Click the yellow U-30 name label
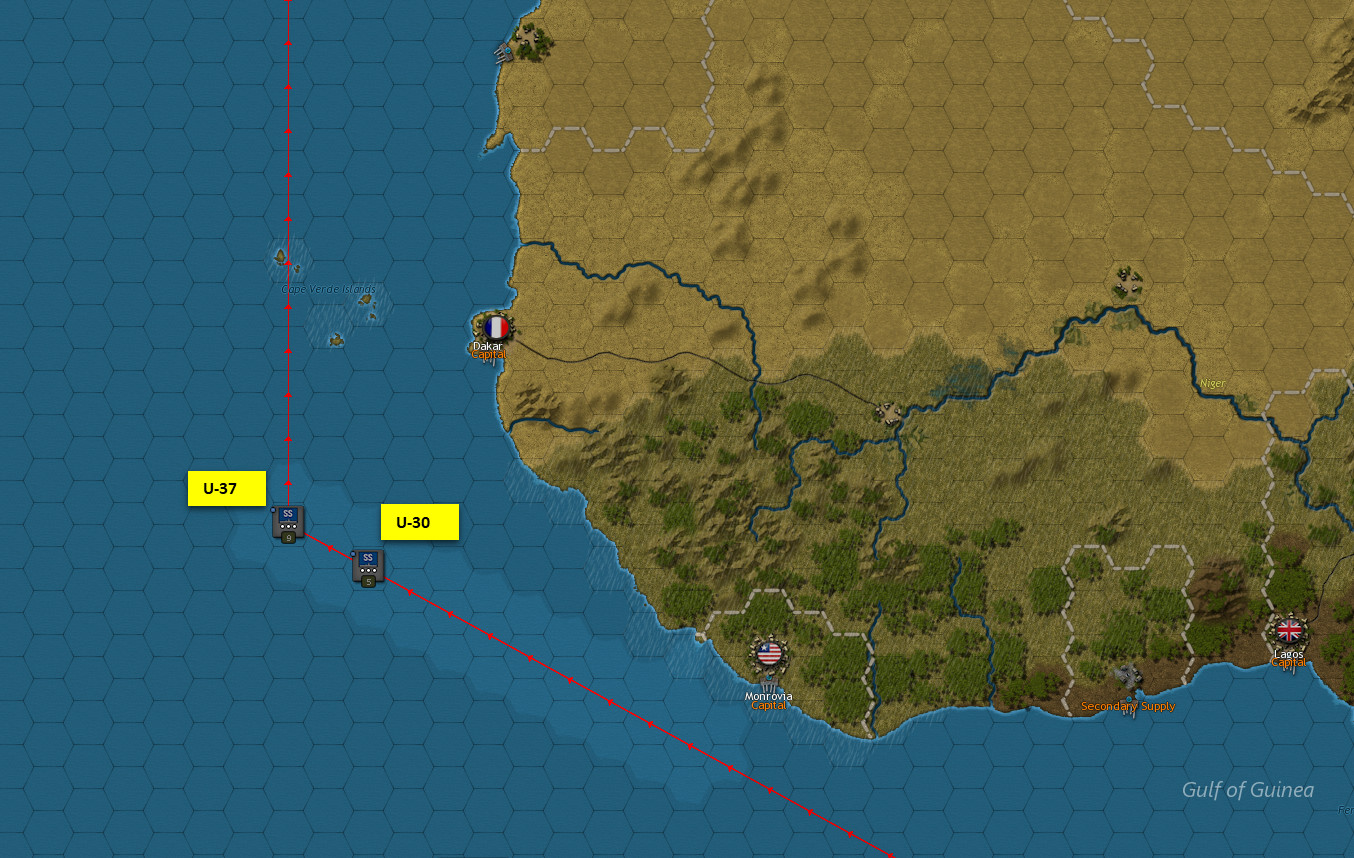 [x=419, y=521]
